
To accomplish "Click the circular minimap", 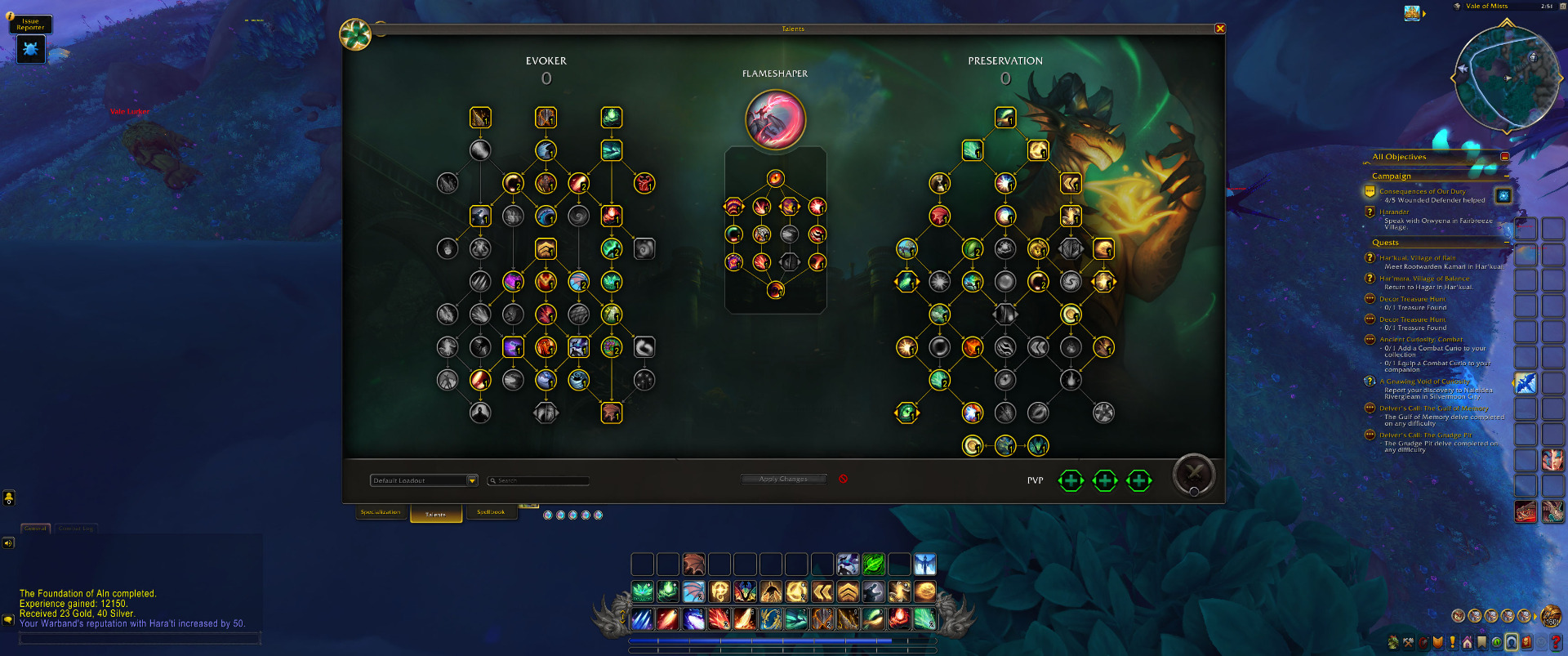I will point(1505,78).
